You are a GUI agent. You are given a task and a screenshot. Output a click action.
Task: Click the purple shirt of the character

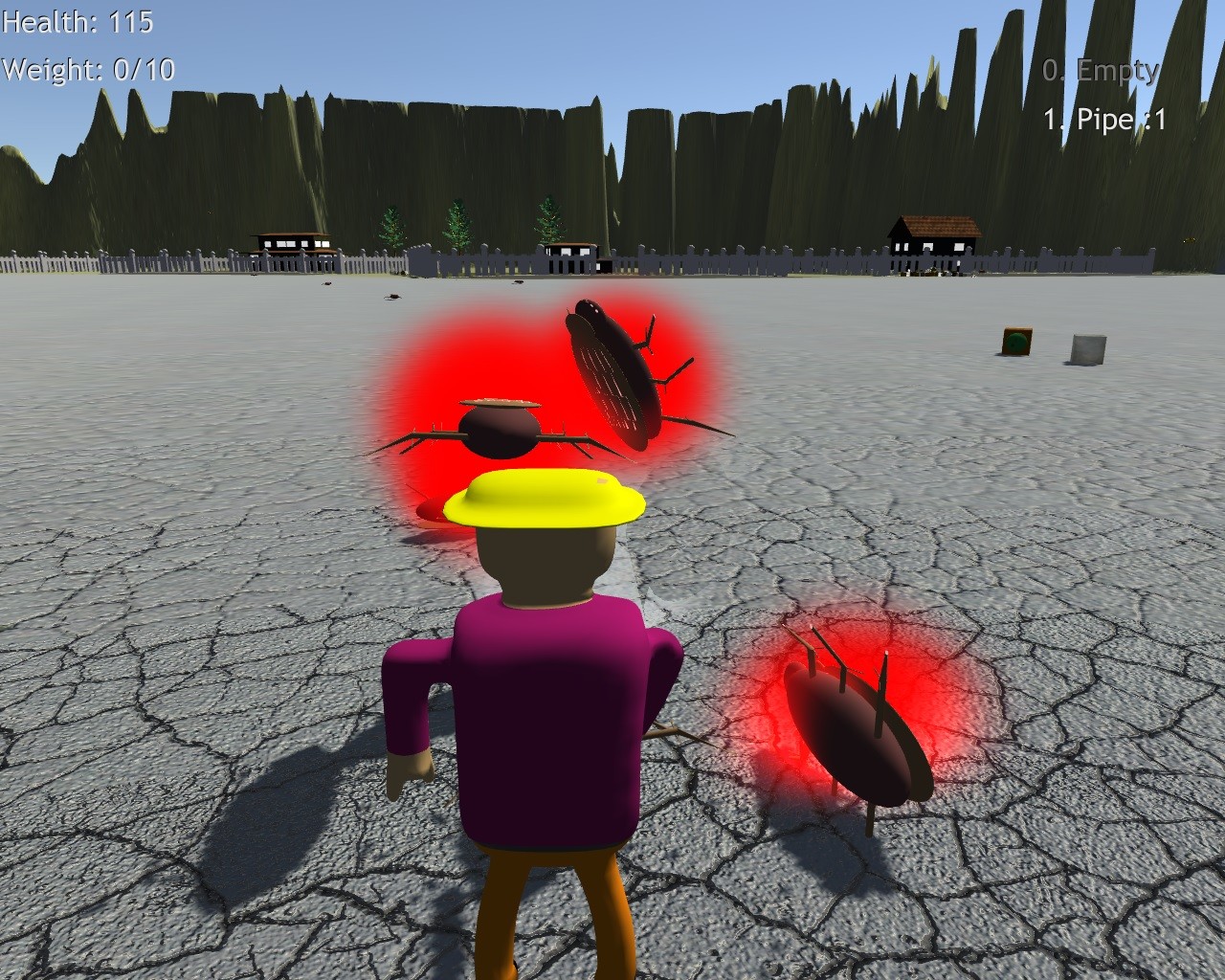click(x=546, y=718)
